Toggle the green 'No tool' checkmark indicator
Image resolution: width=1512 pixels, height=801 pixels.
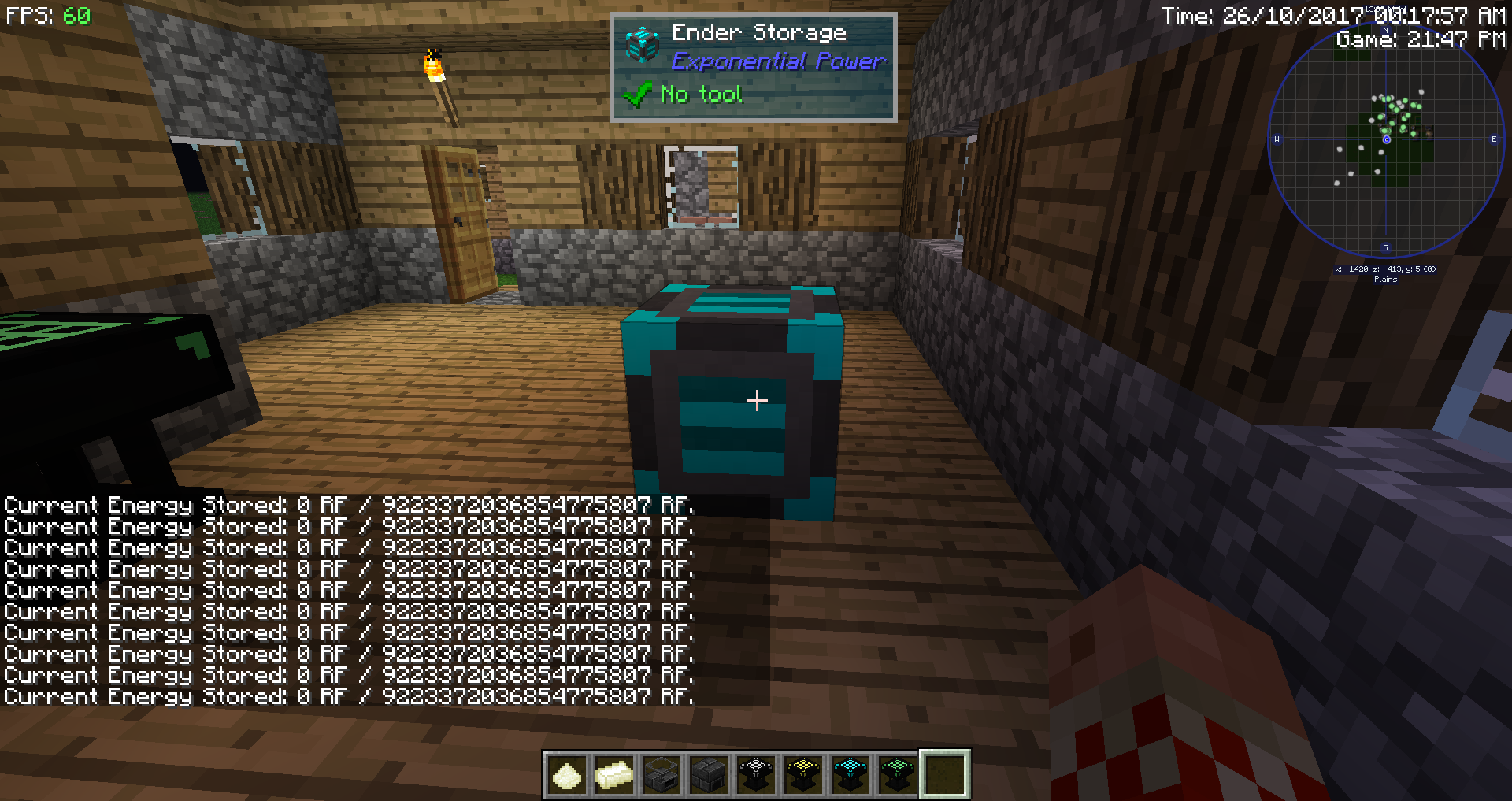[x=636, y=94]
